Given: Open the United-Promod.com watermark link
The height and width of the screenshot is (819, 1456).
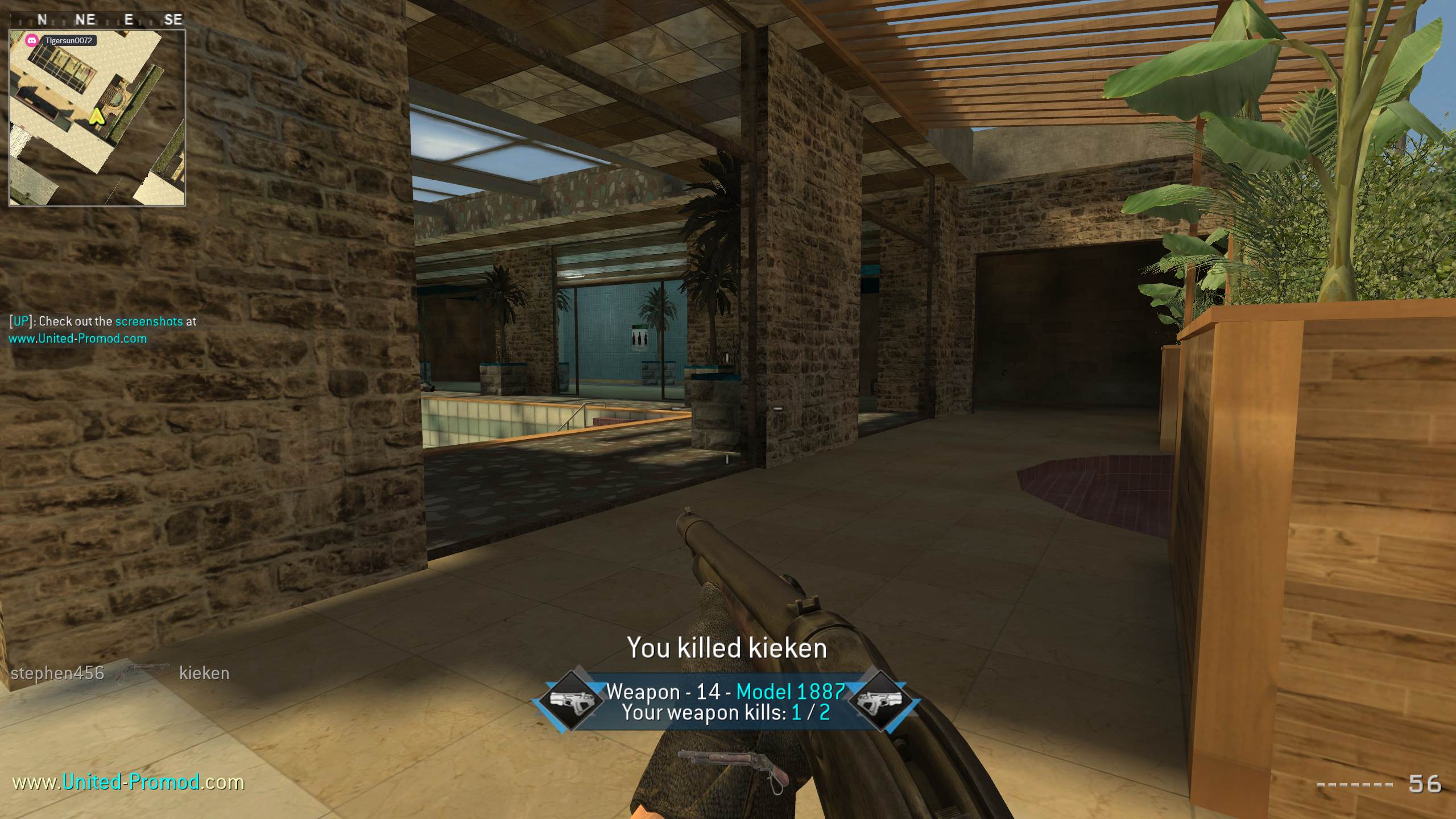Looking at the screenshot, I should click(x=129, y=782).
